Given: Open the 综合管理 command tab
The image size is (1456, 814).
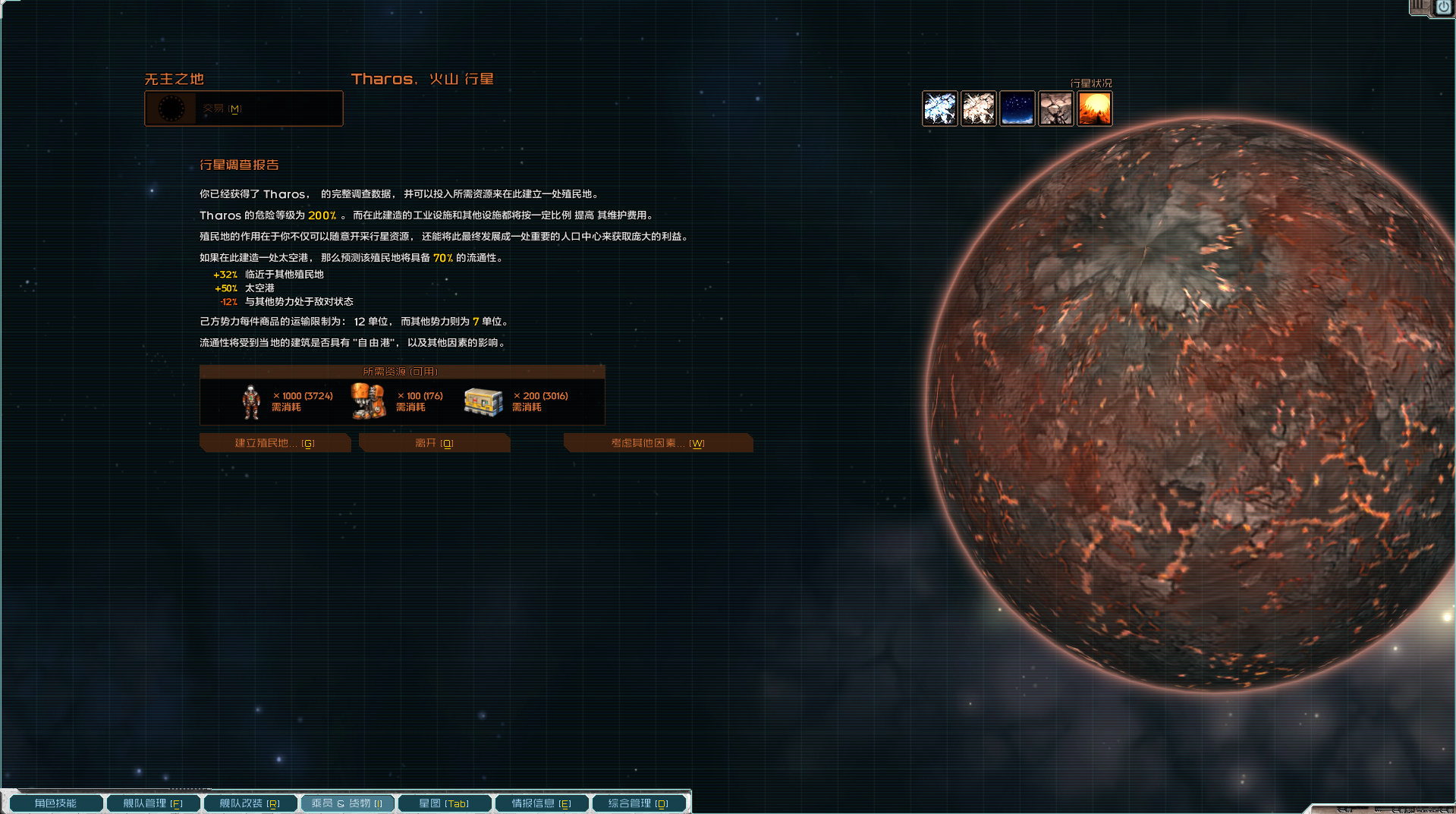Looking at the screenshot, I should click(x=638, y=803).
